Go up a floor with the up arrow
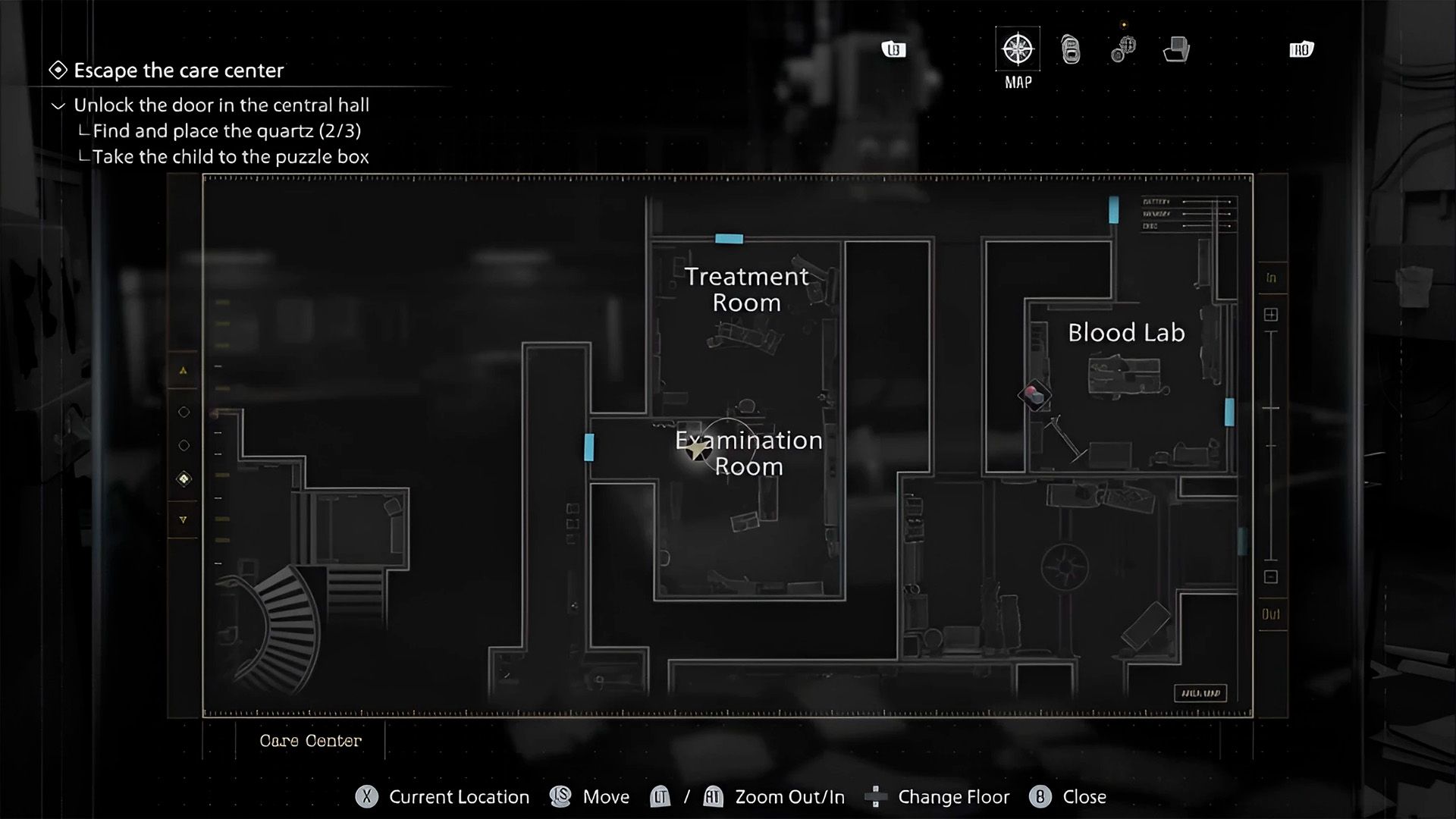The width and height of the screenshot is (1456, 819). pos(184,371)
